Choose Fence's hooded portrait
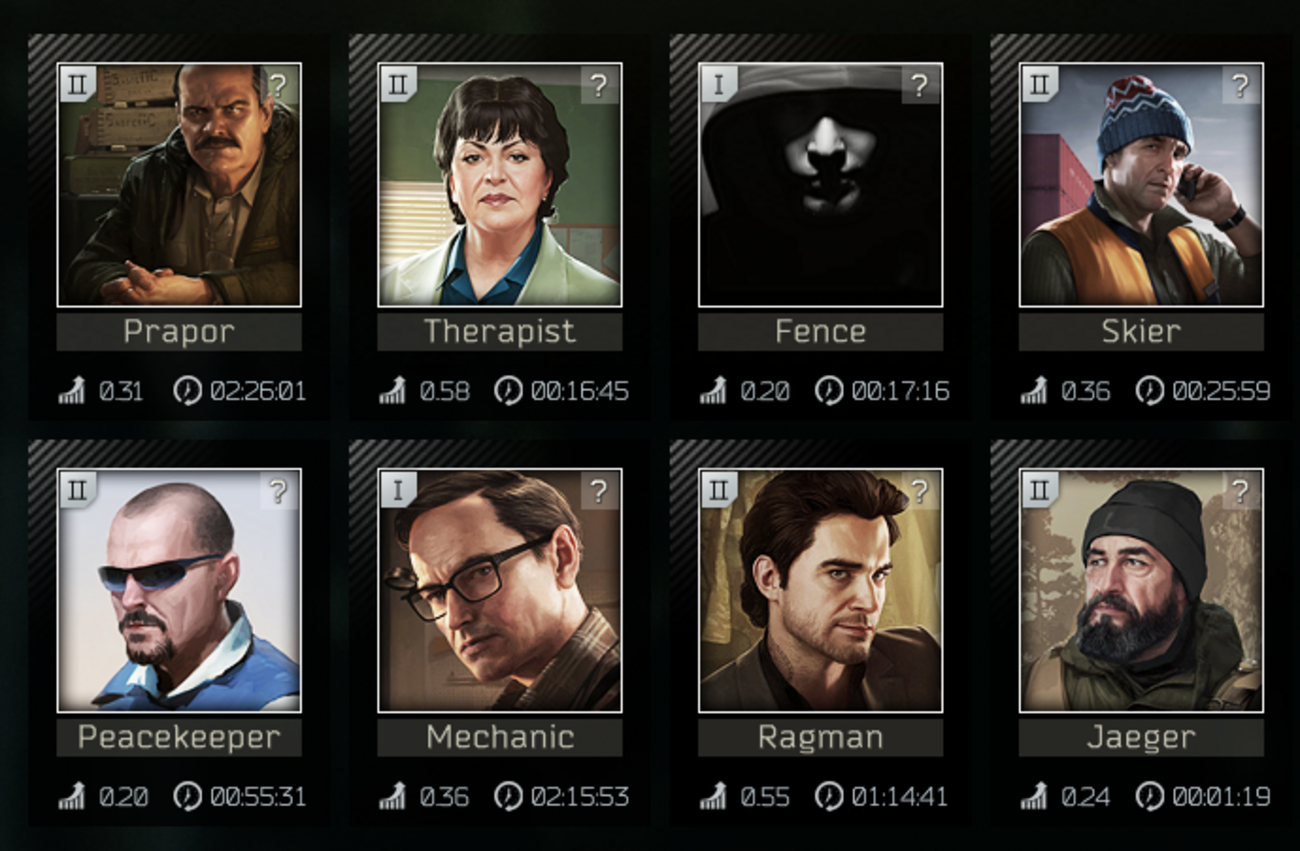 coord(820,185)
